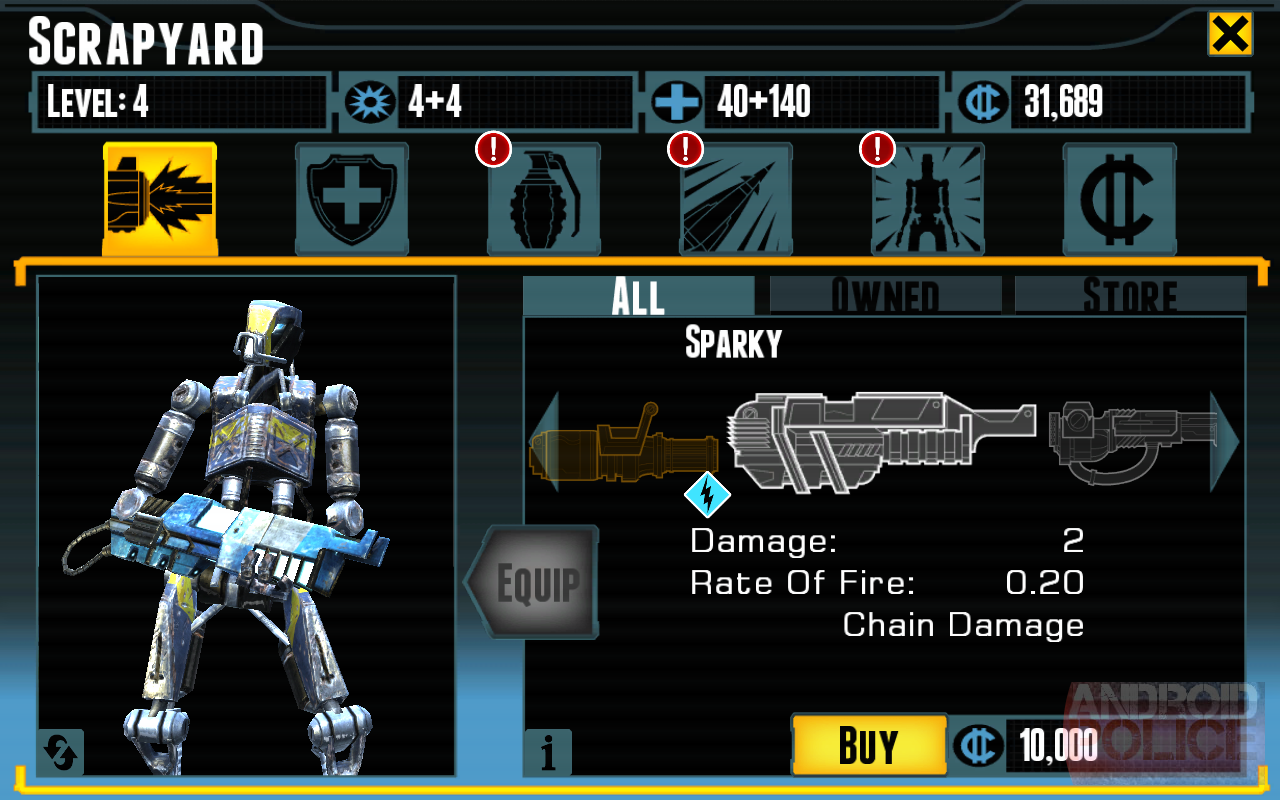Viewport: 1280px width, 800px height.
Task: Rotate the robot preview
Action: tap(60, 753)
